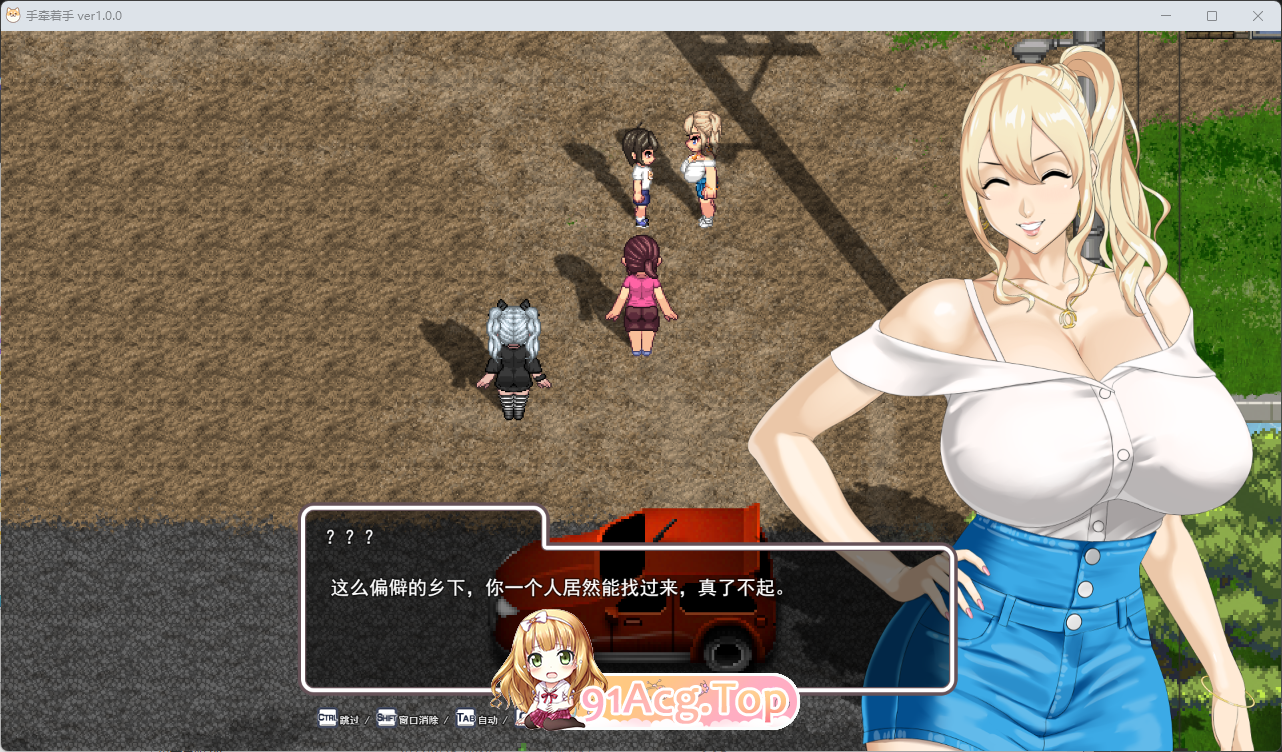The width and height of the screenshot is (1282, 752).
Task: Click the fox app icon in the title bar
Action: tap(13, 15)
